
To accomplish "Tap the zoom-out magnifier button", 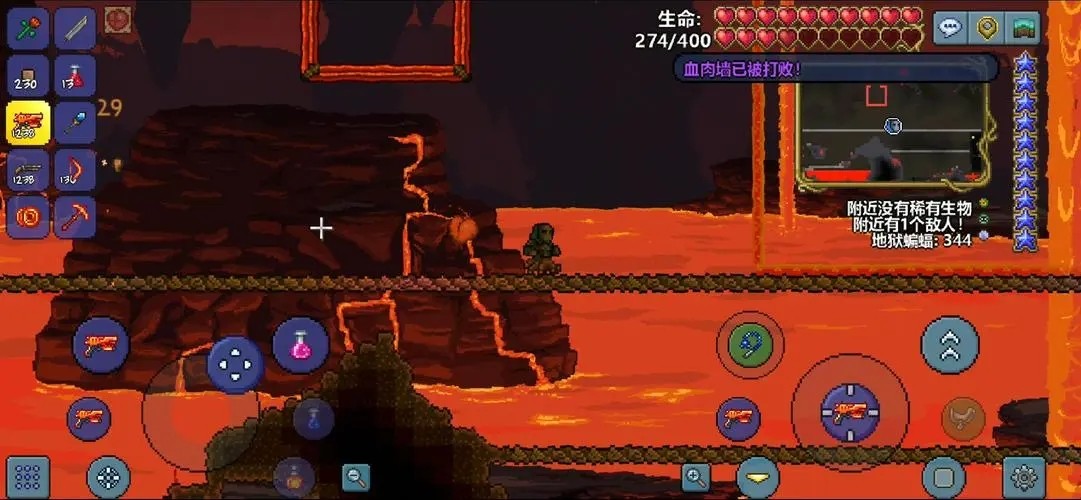I will coord(356,477).
